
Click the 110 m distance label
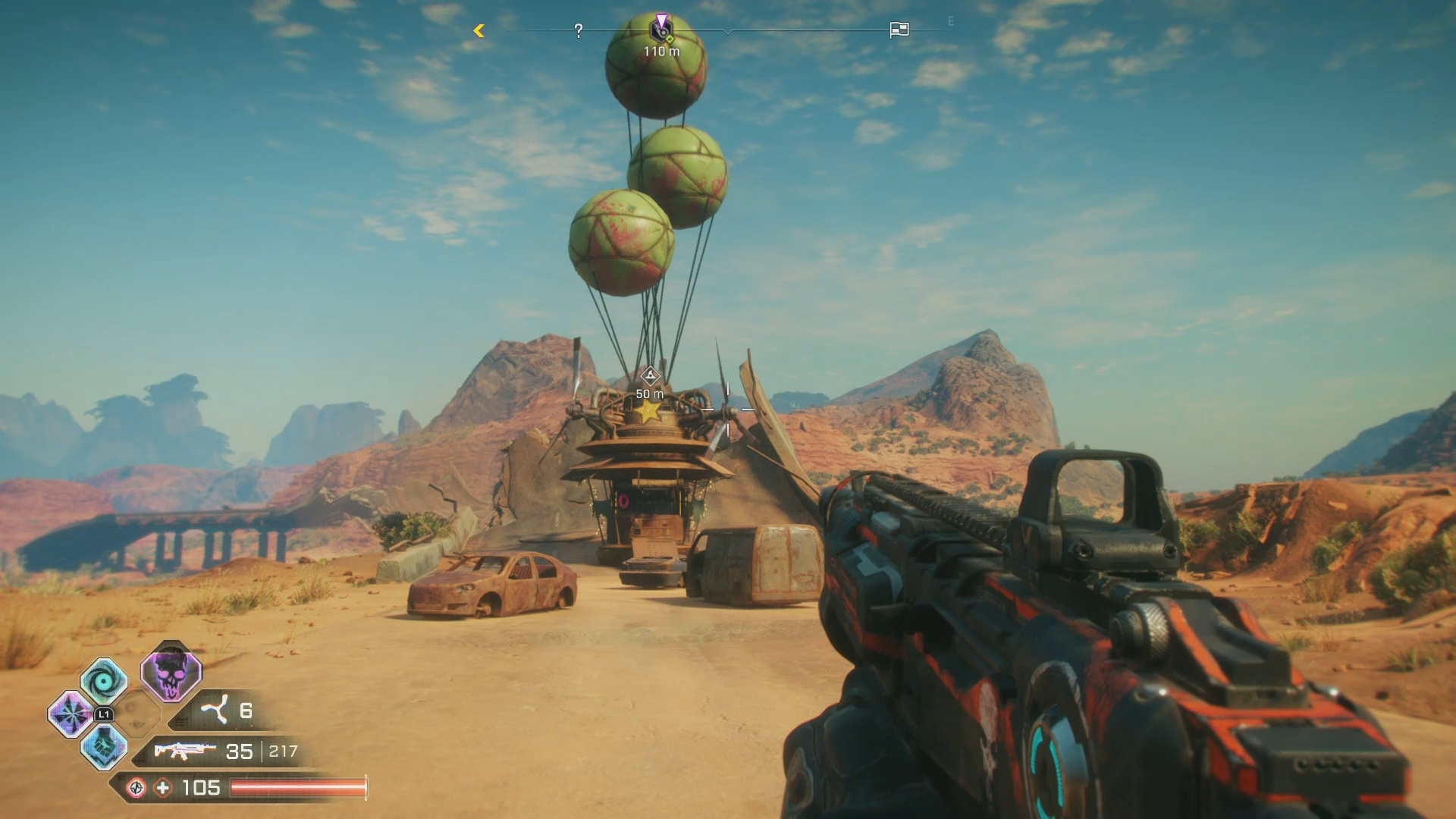(x=662, y=51)
